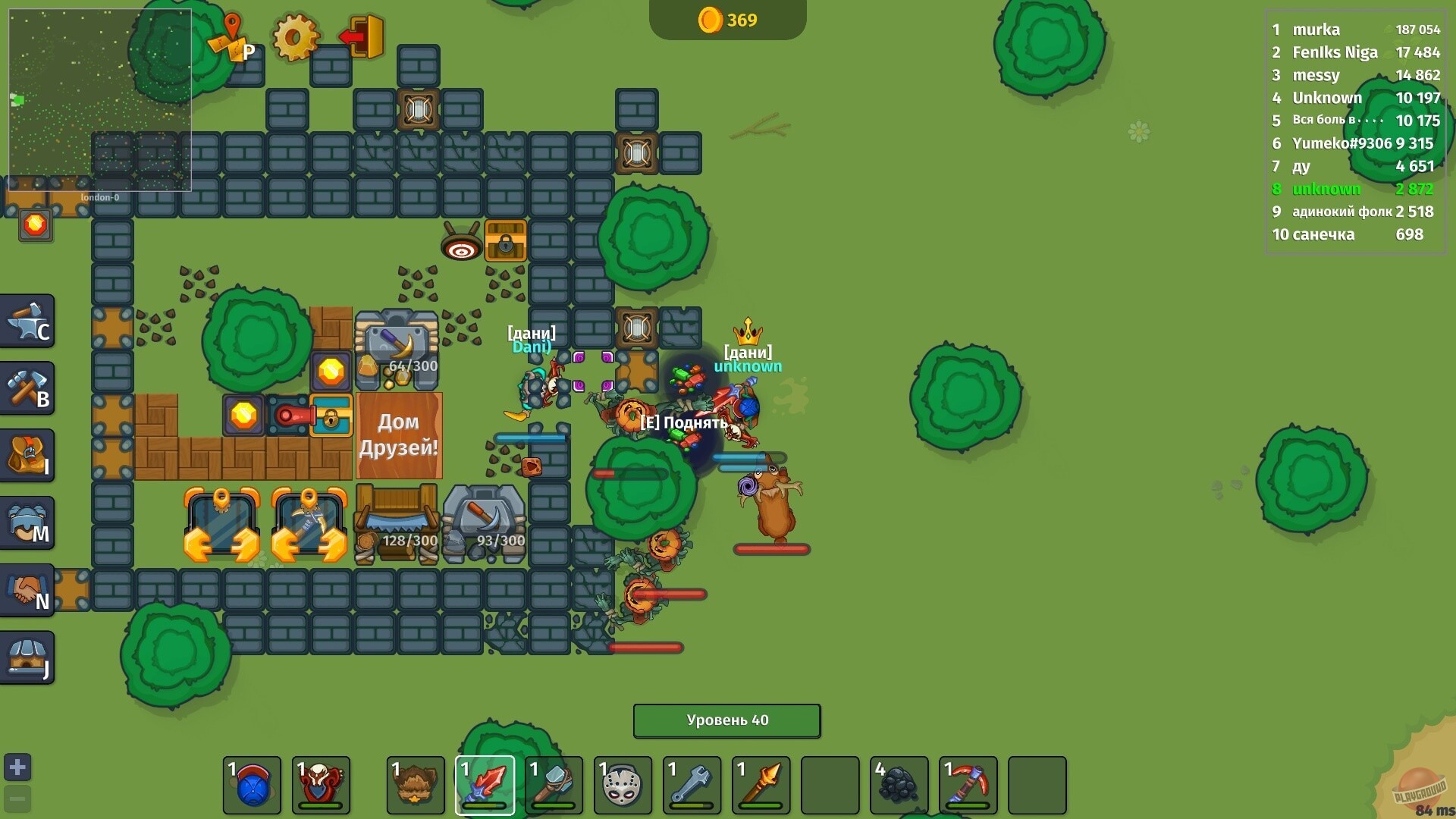Select the building hammer tool labeled B
This screenshot has width=1456, height=819.
[x=28, y=388]
